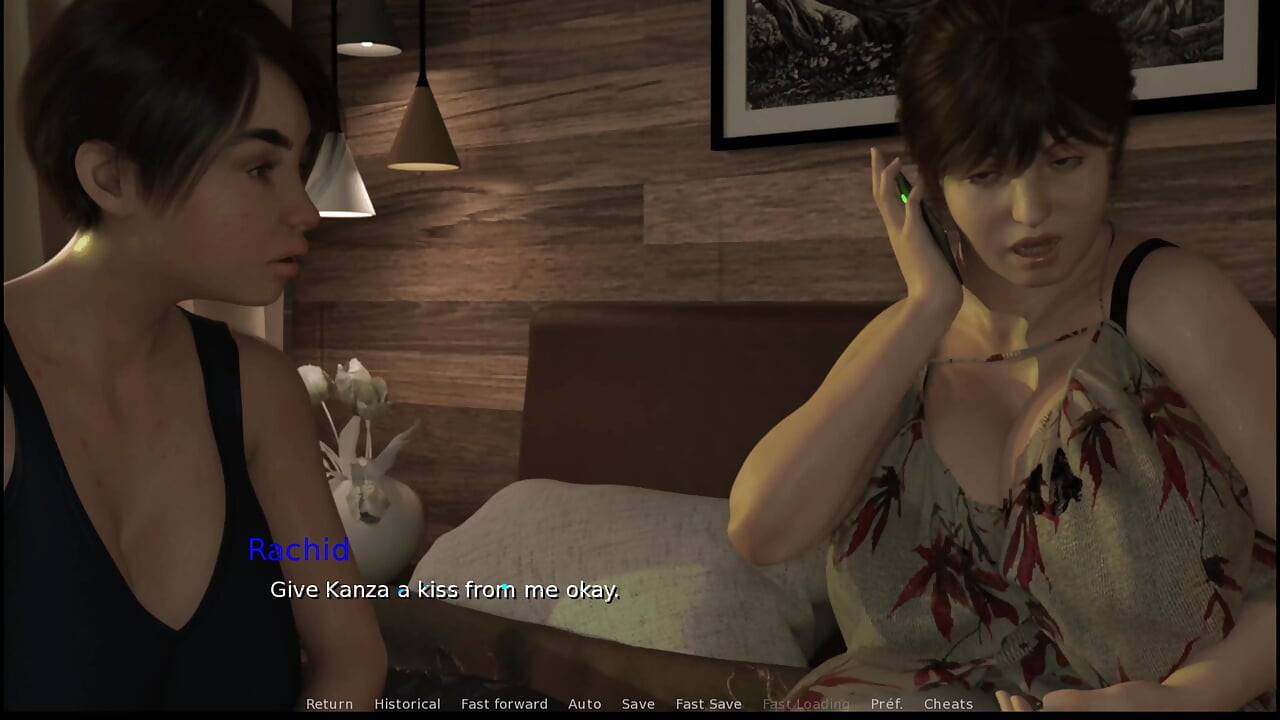Viewport: 1280px width, 720px height.
Task: Click the speaker name Rachid
Action: click(299, 551)
